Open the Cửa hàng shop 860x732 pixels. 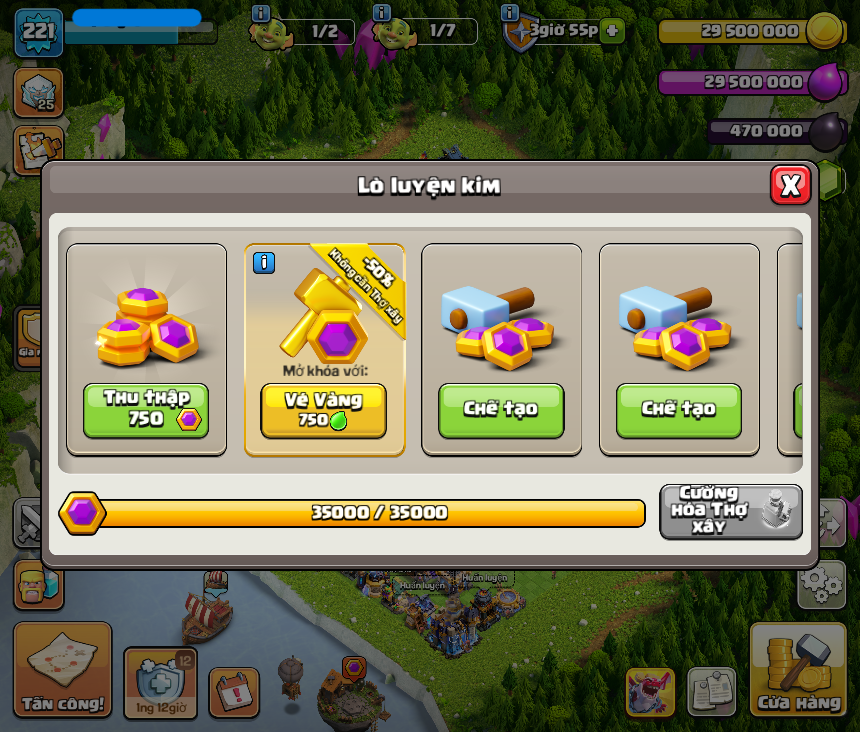click(798, 669)
